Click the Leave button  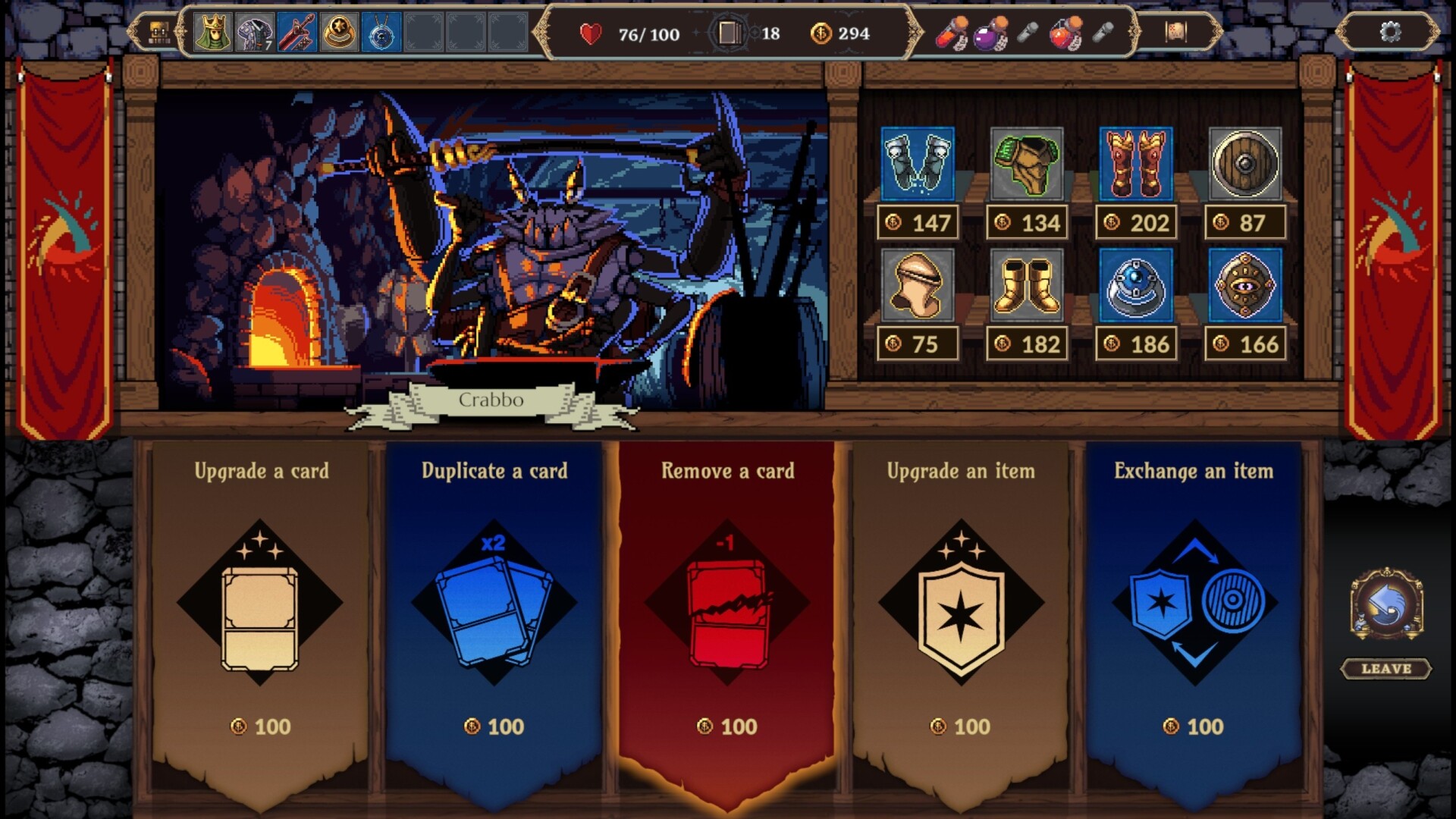1385,670
